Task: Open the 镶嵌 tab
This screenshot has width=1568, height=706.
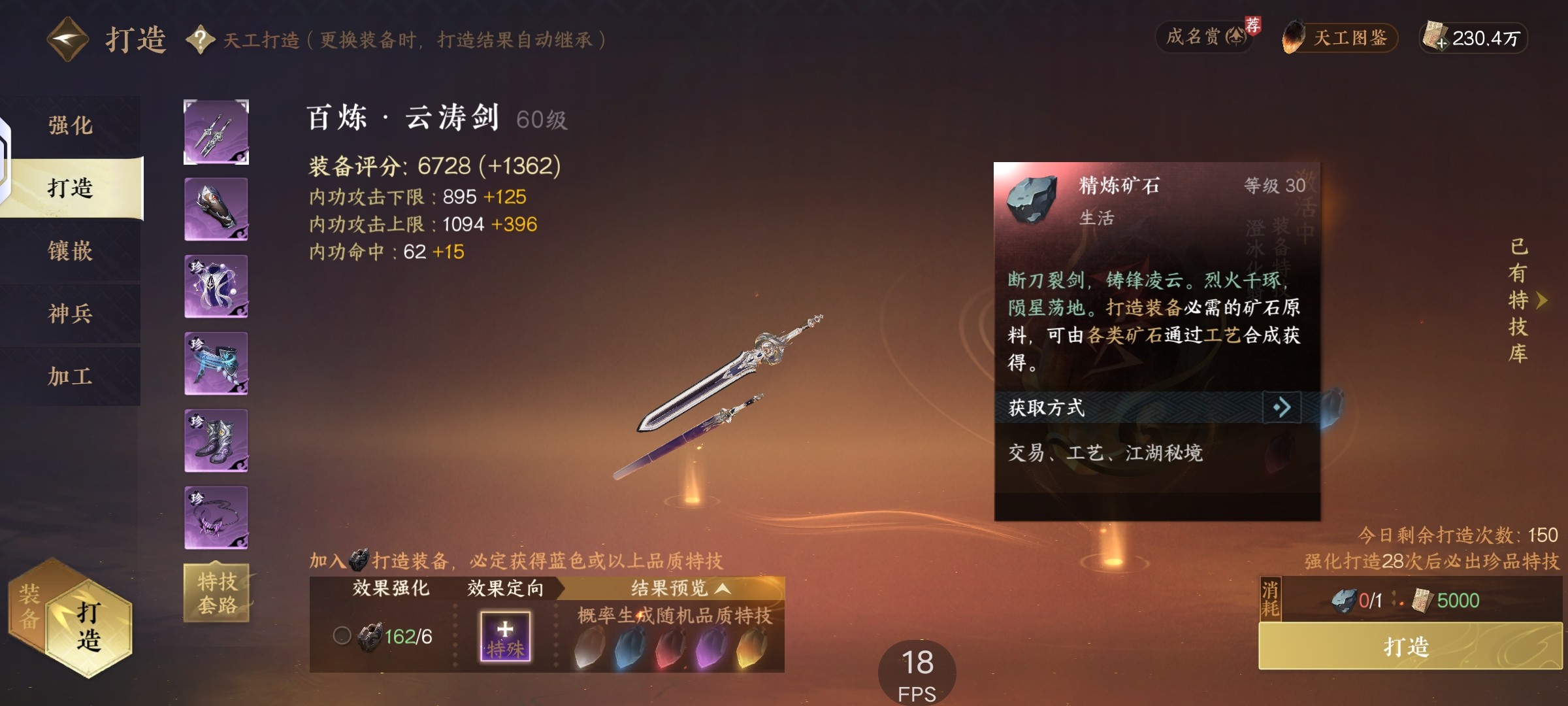Action: [71, 251]
